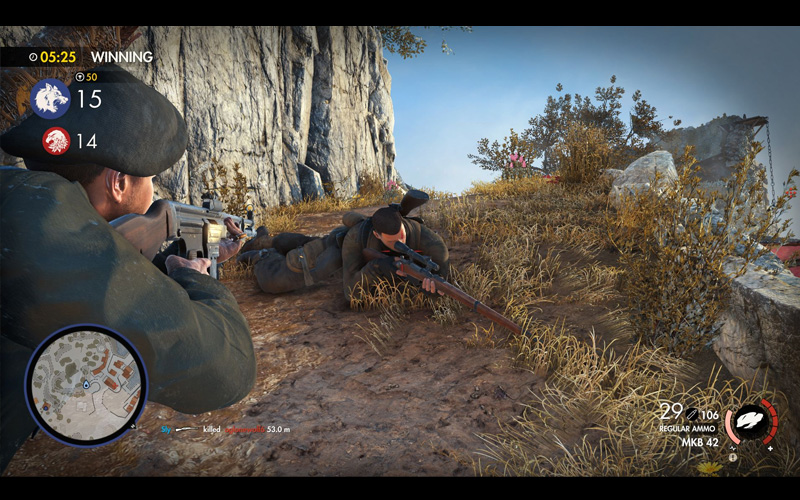
Task: Click the MKB 42 weapon label
Action: (699, 442)
